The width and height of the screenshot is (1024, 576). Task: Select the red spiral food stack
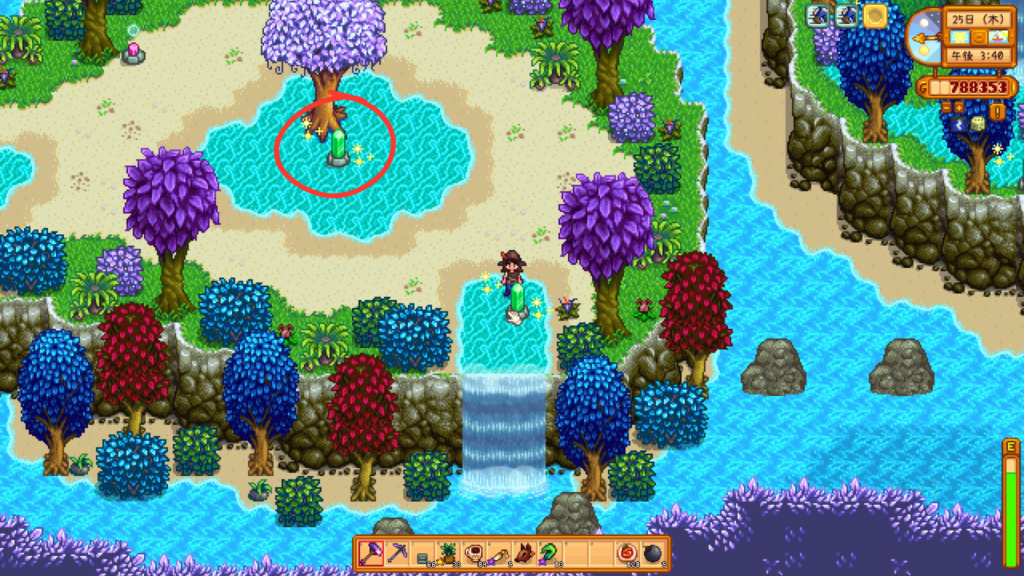coord(627,553)
